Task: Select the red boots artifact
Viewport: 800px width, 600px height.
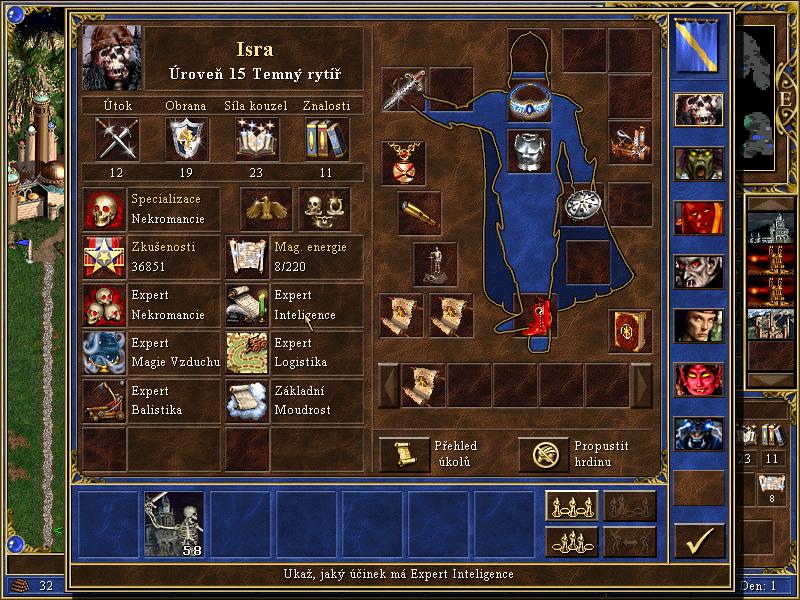Action: [537, 315]
